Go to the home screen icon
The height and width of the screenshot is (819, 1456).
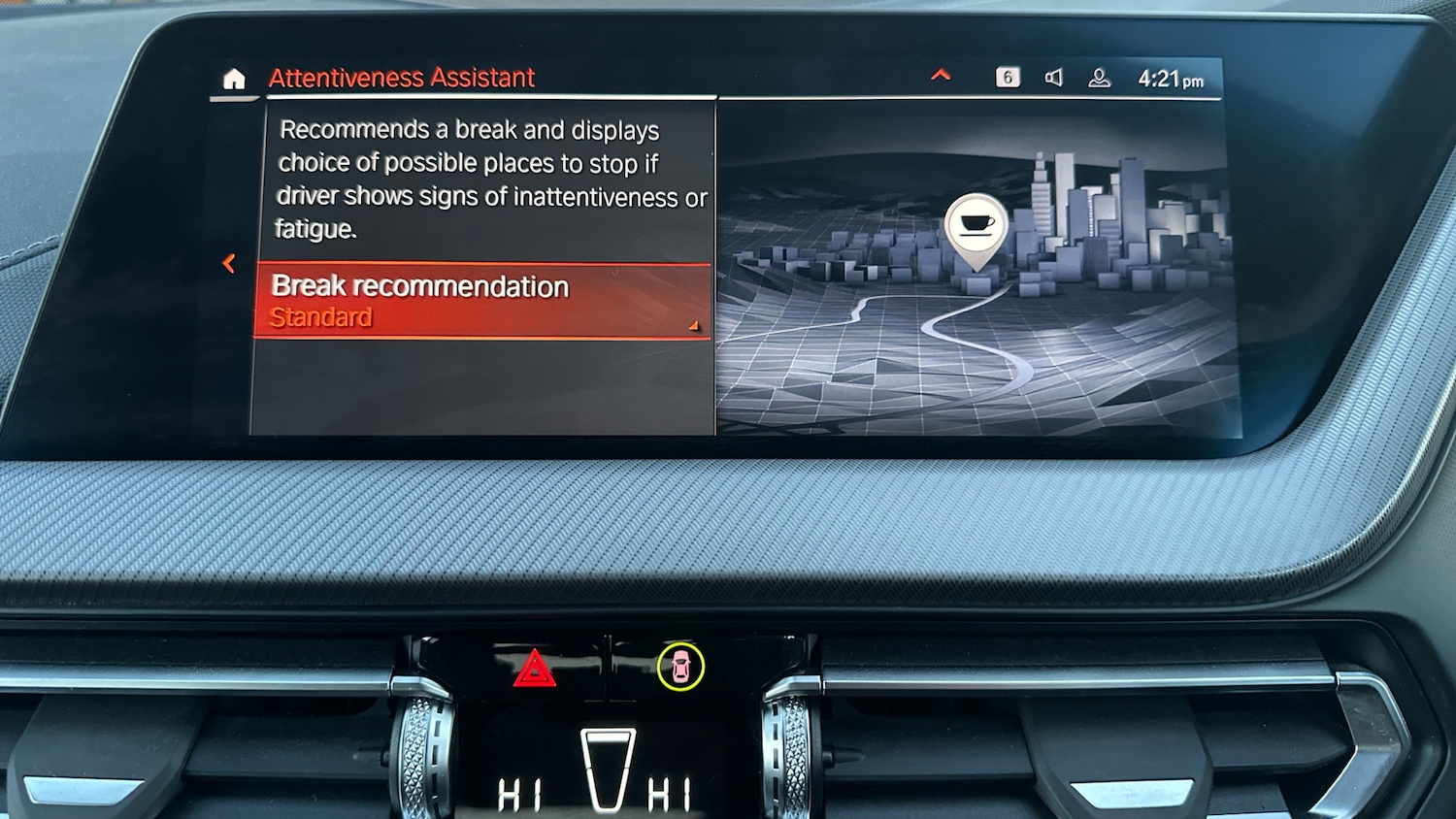pos(234,80)
